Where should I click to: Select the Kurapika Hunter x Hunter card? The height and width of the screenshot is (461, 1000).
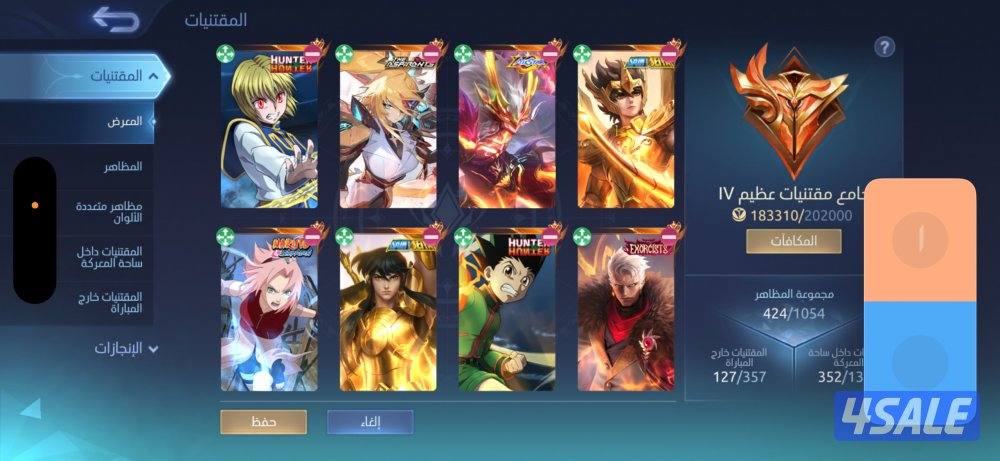(267, 130)
